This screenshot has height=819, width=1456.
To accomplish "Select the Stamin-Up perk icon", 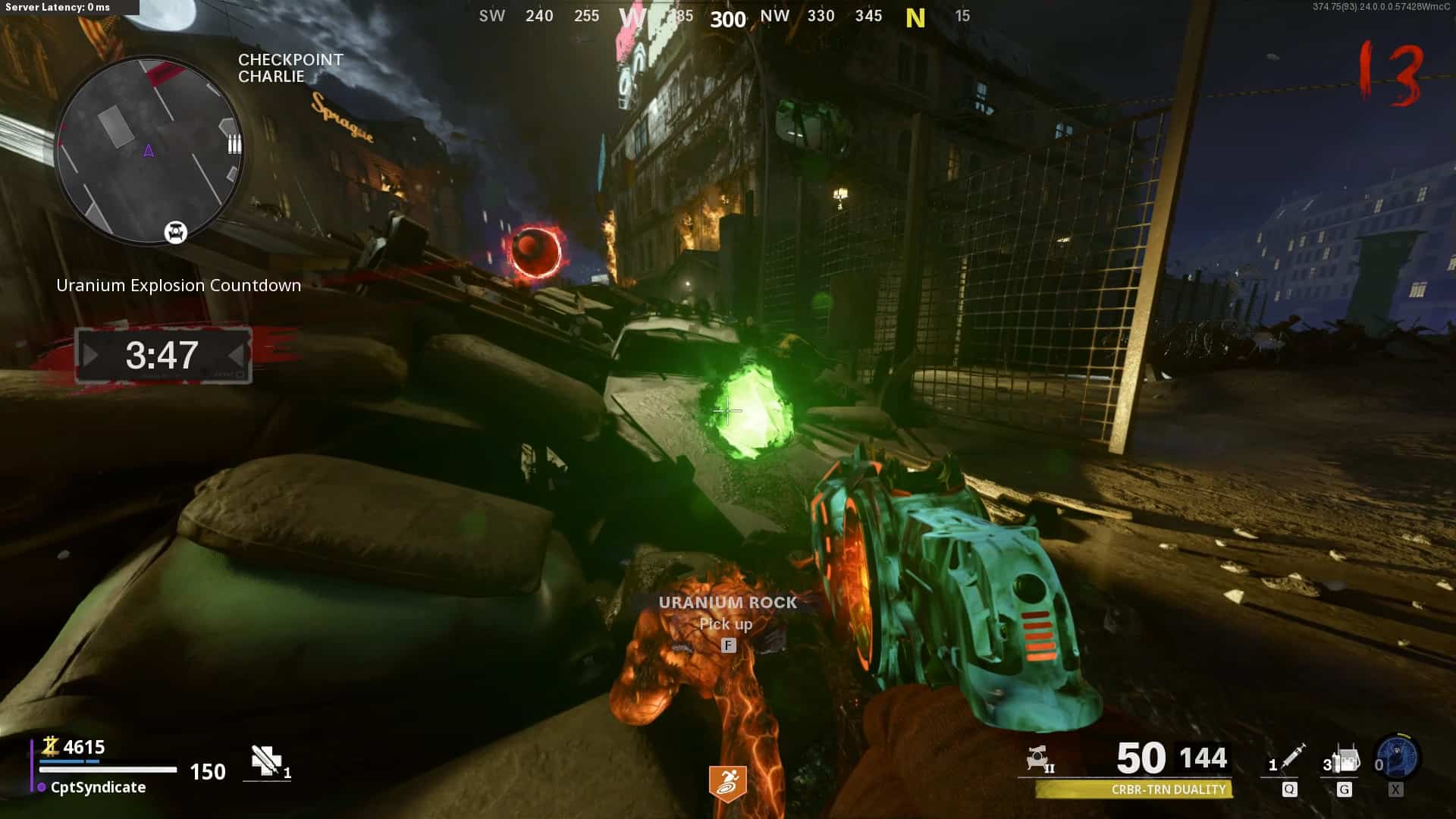I will coord(727,783).
